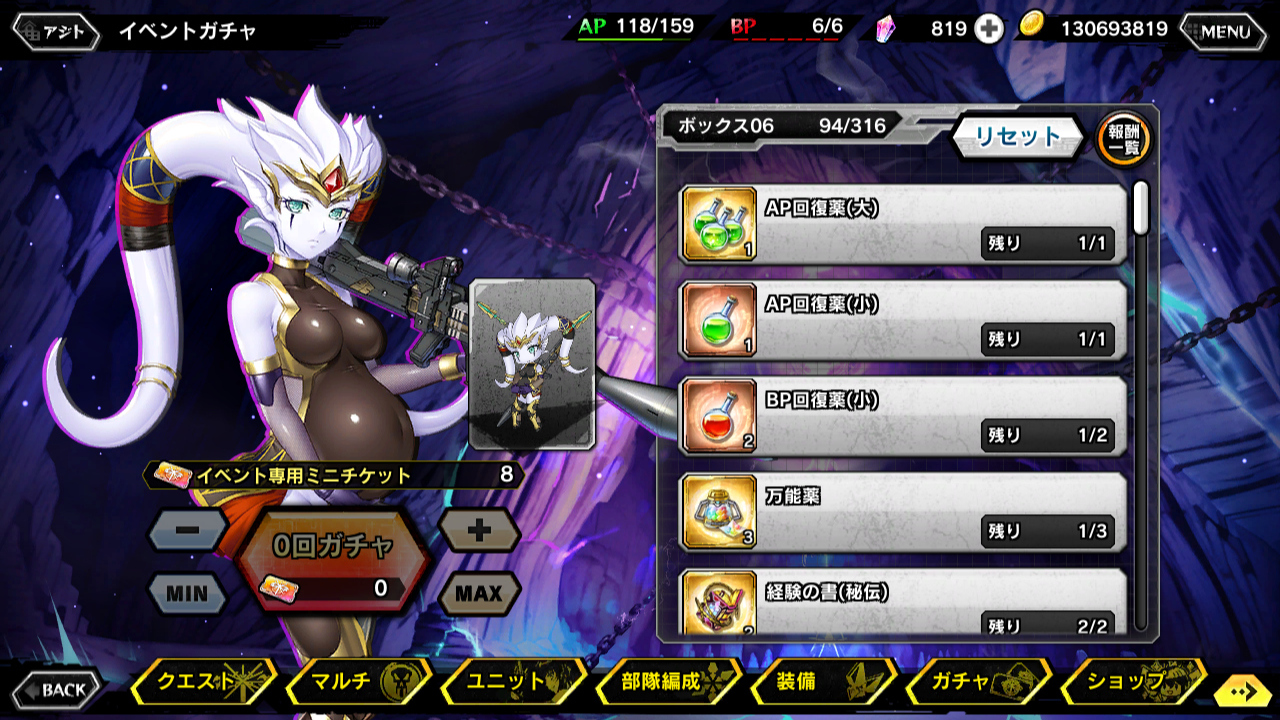
Task: Select the AP回復薬(小) reward row
Action: point(902,320)
